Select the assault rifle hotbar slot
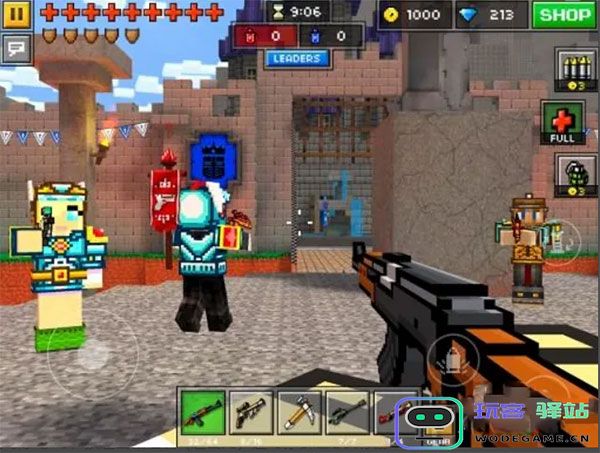Screen dimensions: 600x453 pos(202,412)
